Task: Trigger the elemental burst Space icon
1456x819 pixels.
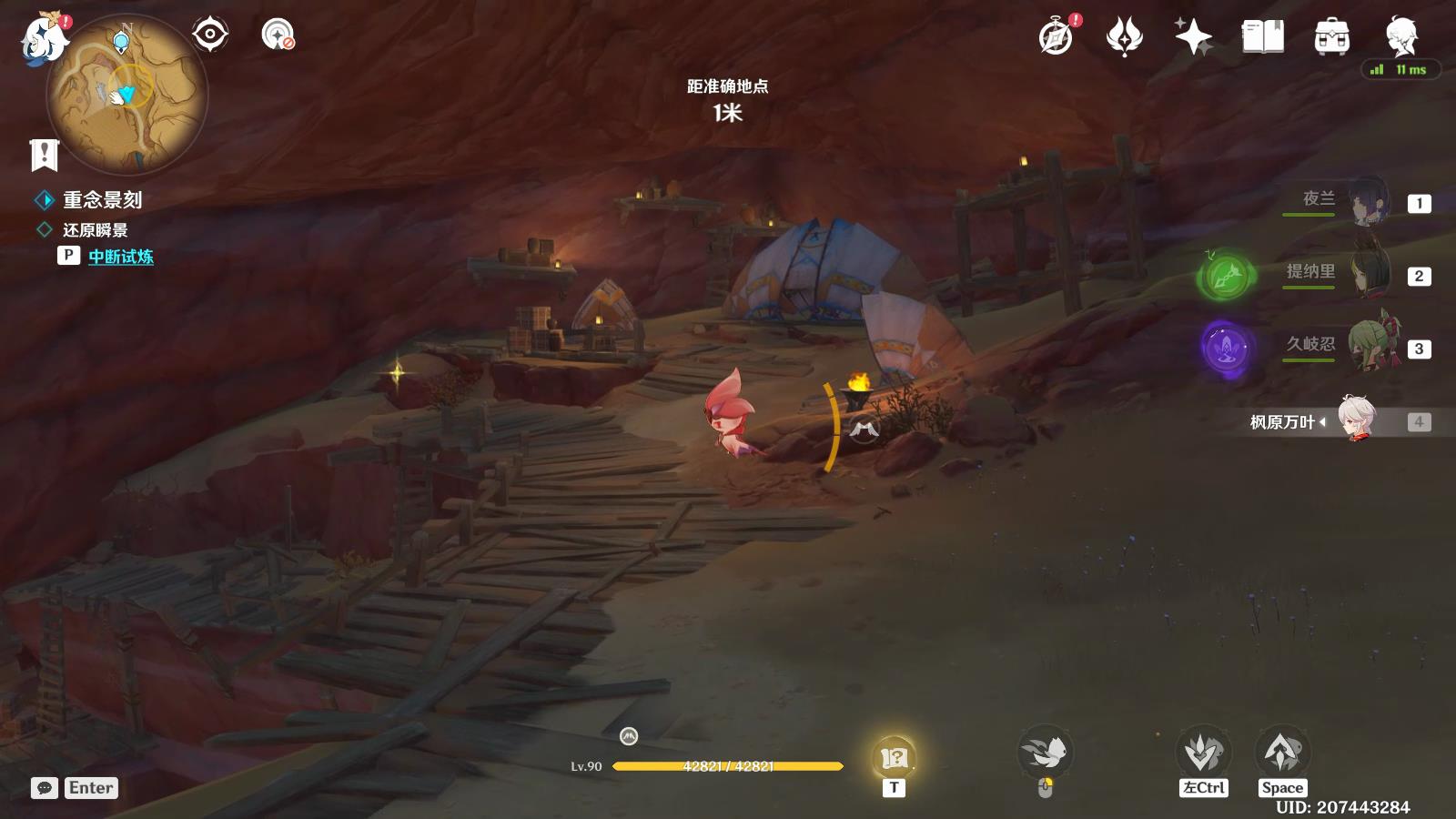Action: pyautogui.click(x=1282, y=752)
